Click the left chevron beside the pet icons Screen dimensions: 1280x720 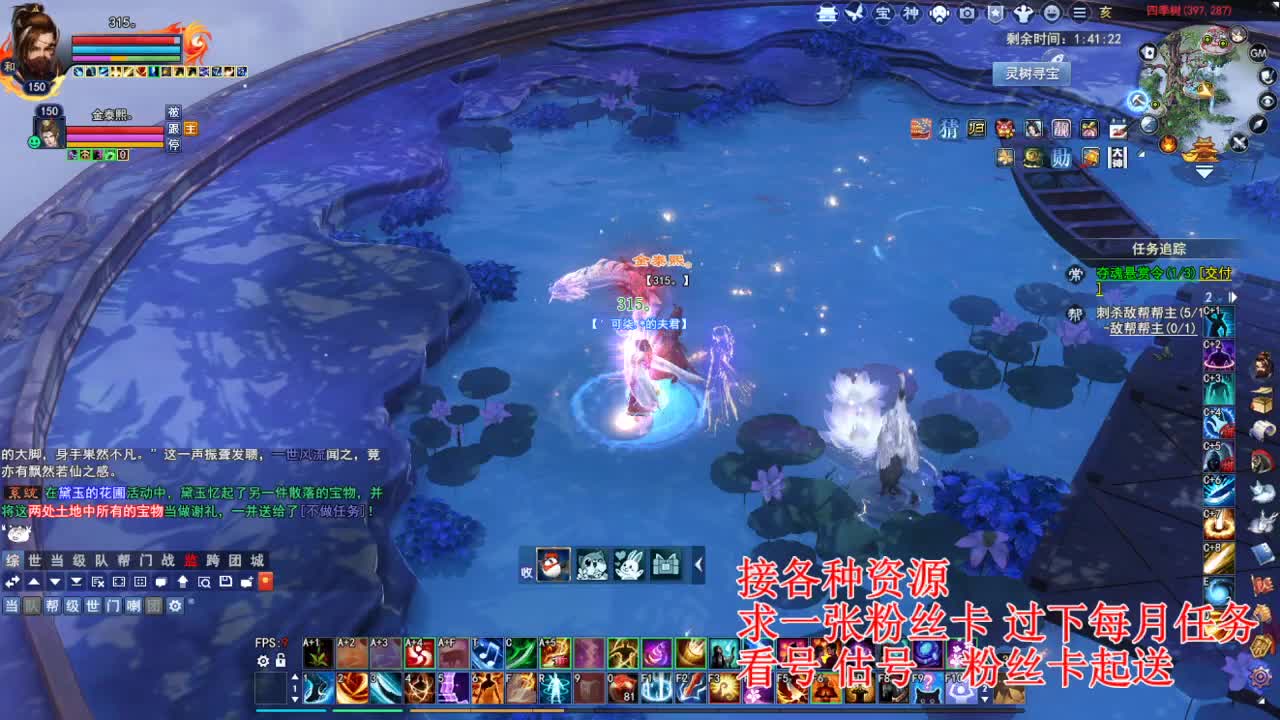[699, 565]
